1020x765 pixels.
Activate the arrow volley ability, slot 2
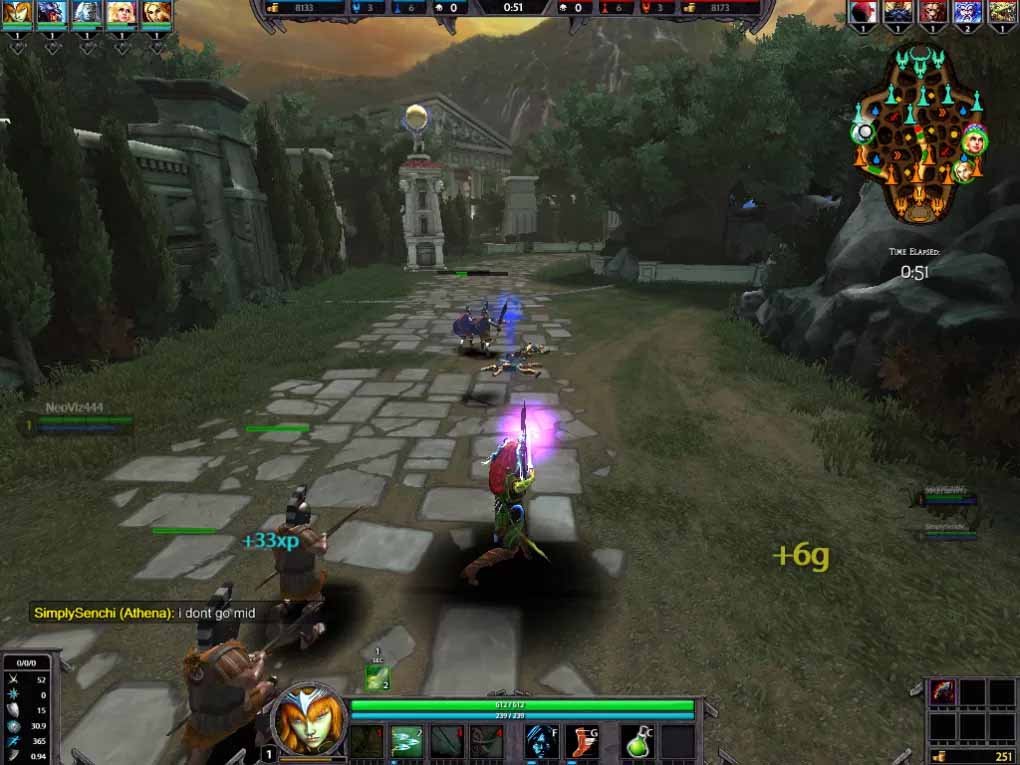pos(407,741)
